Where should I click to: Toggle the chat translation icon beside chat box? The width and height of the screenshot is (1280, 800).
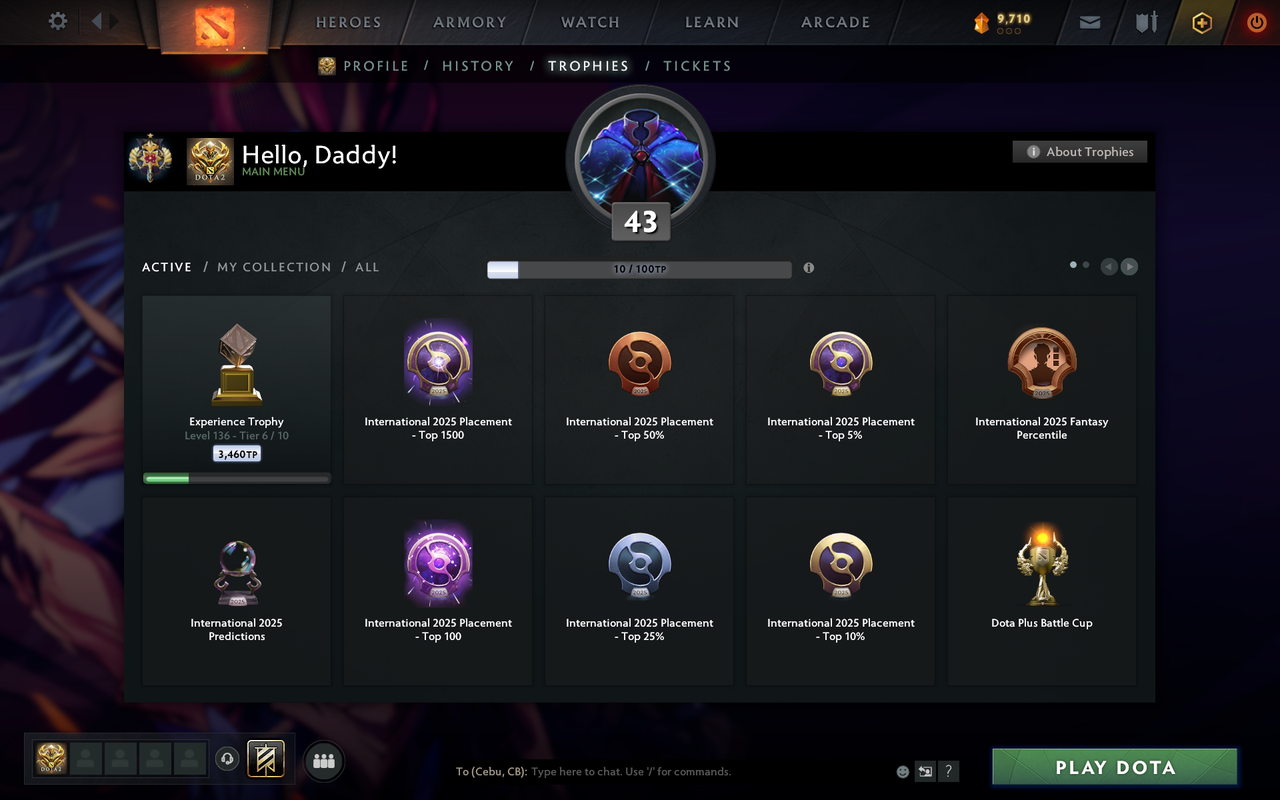(925, 771)
